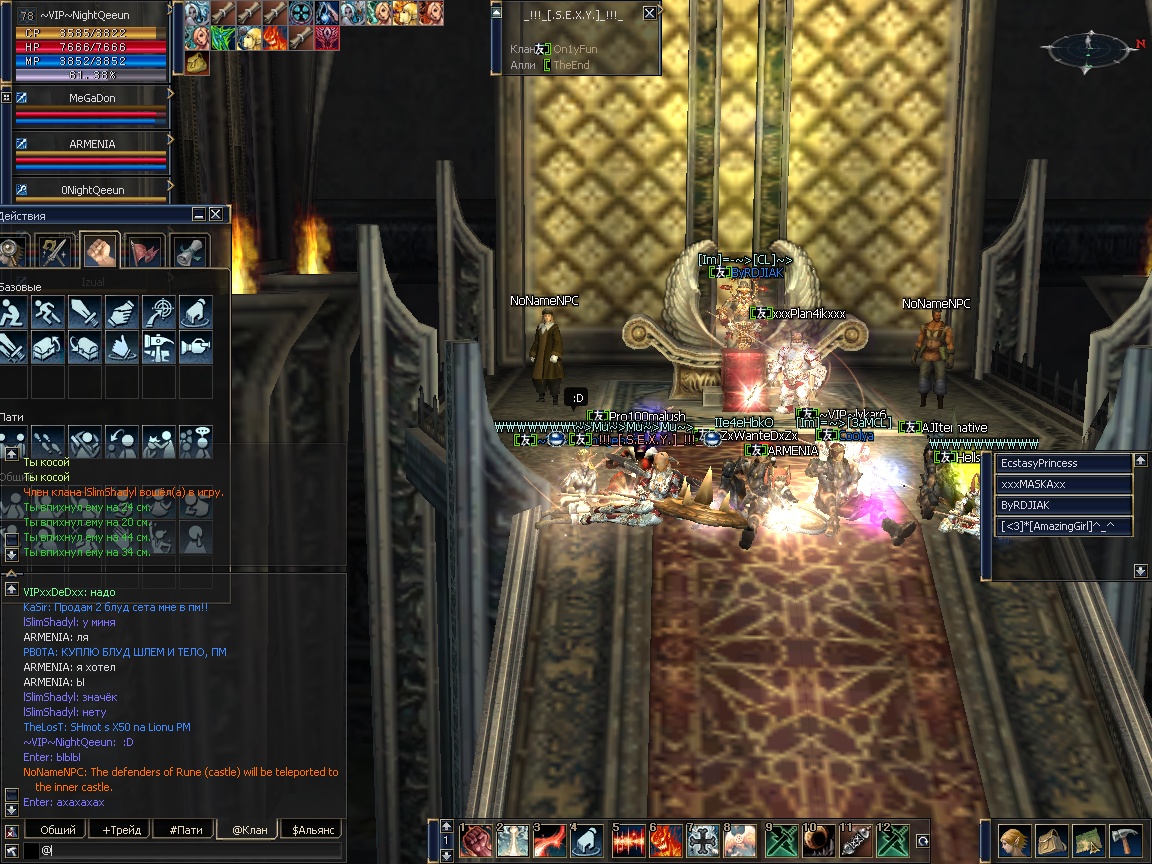
Task: Switch chat to the Общий tab
Action: [58, 829]
